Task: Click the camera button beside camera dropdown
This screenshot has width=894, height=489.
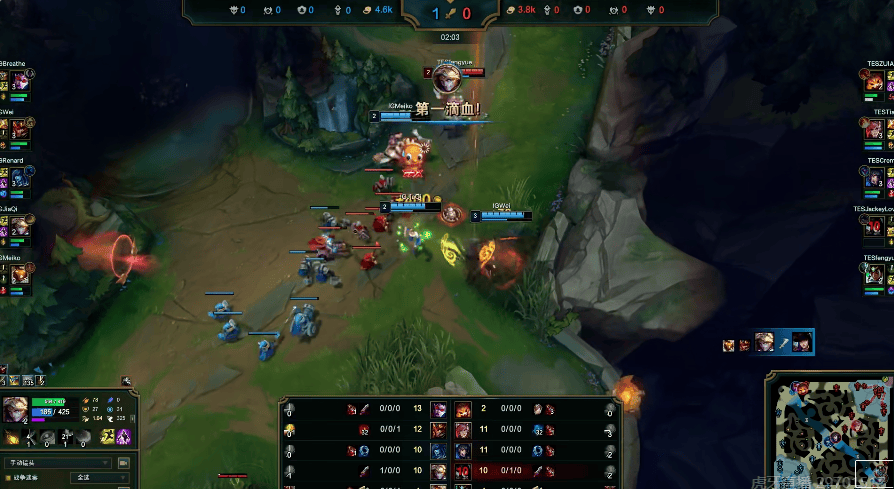Action: point(125,463)
